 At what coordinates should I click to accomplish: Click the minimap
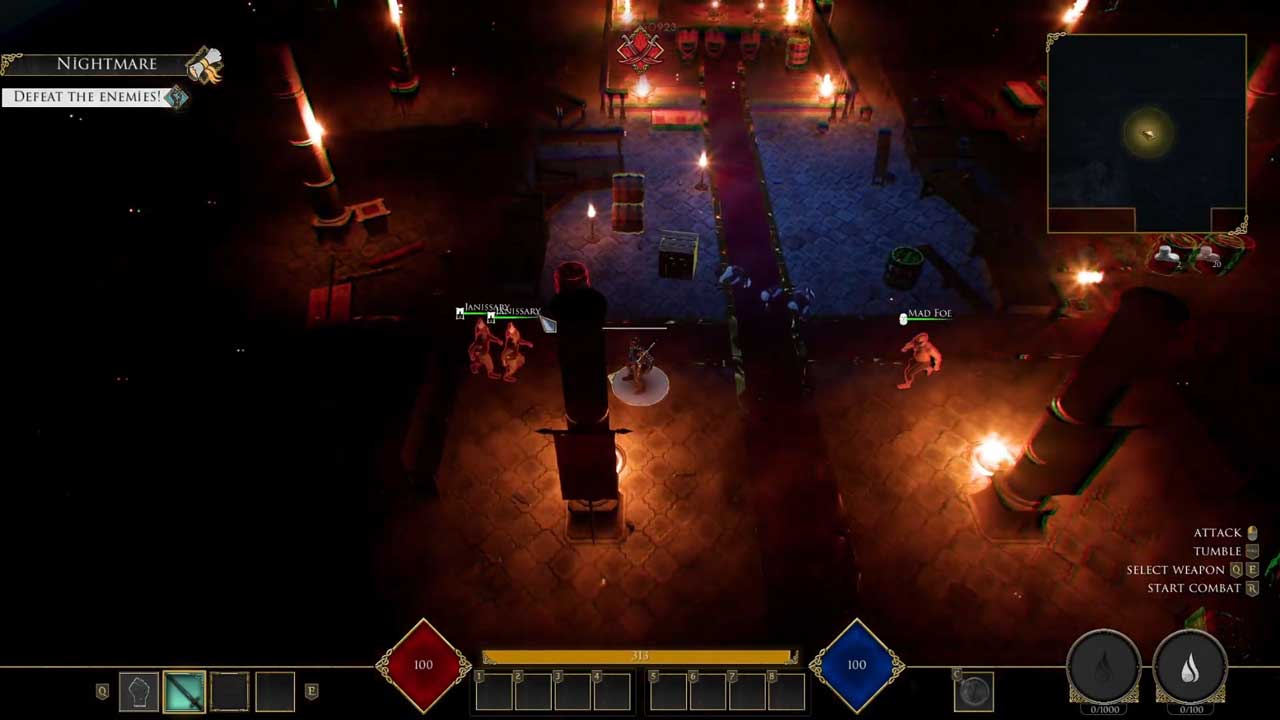tap(1146, 133)
